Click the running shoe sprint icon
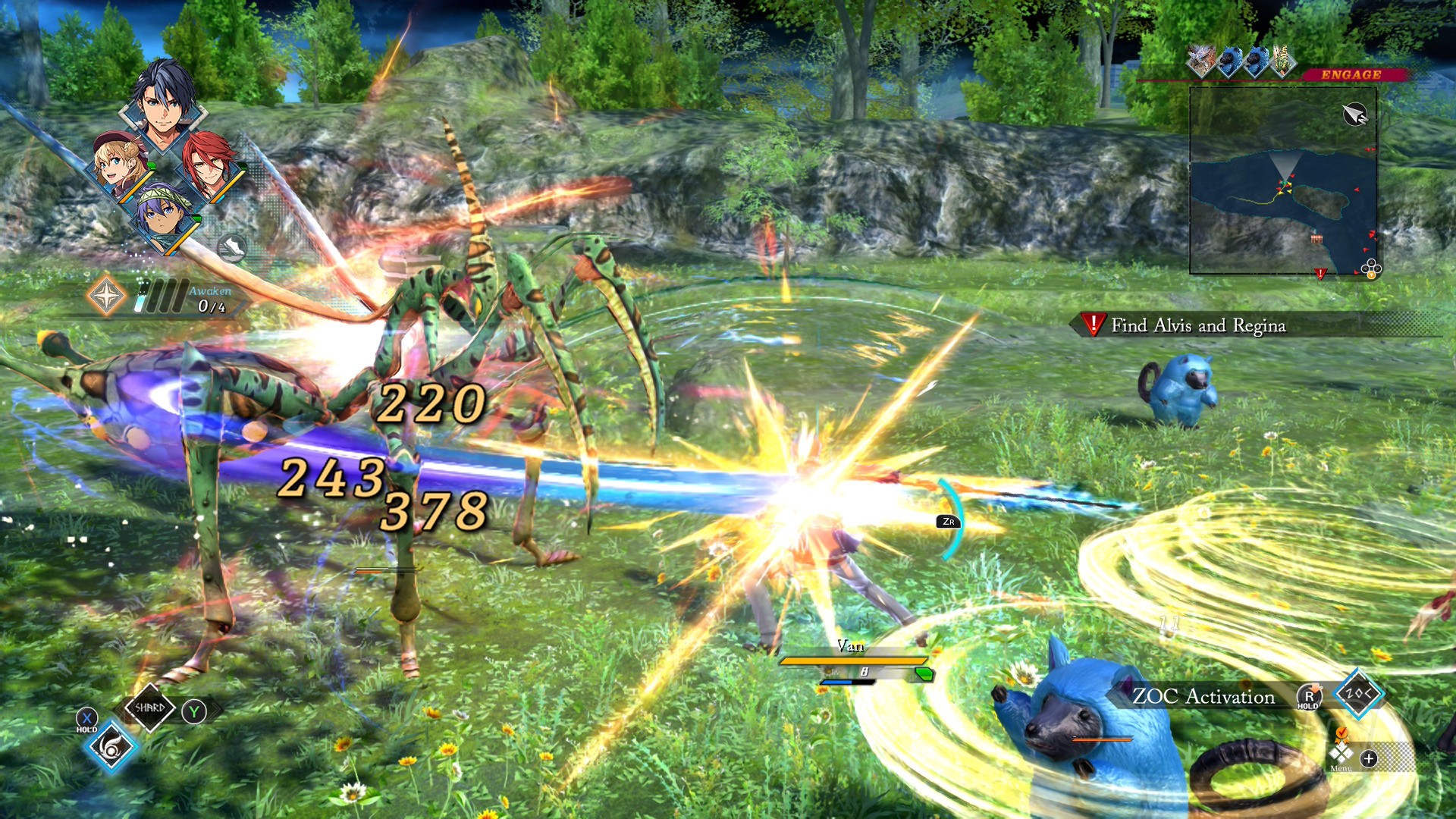 232,247
